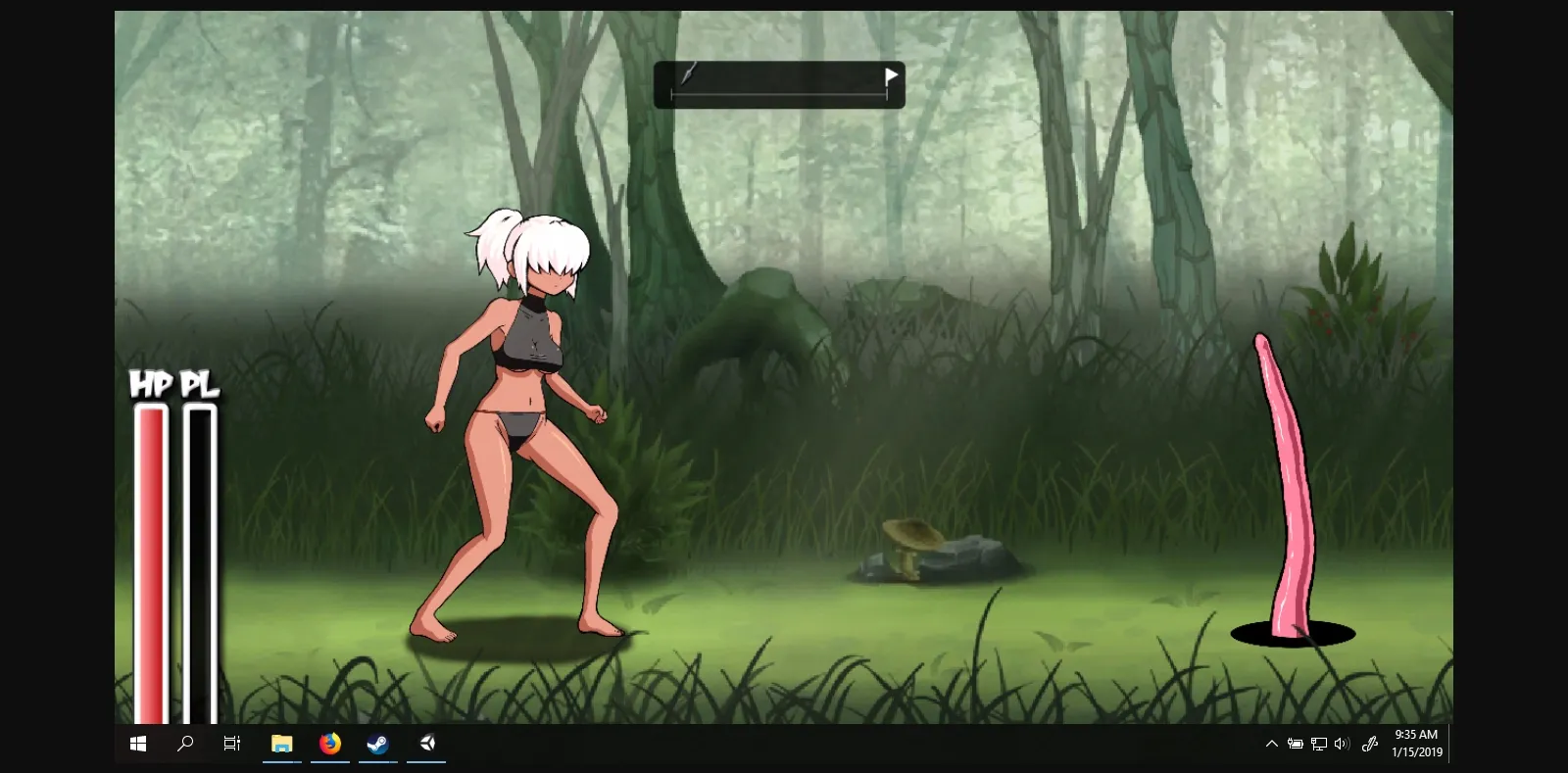
Task: Open Task View from the taskbar
Action: point(231,744)
